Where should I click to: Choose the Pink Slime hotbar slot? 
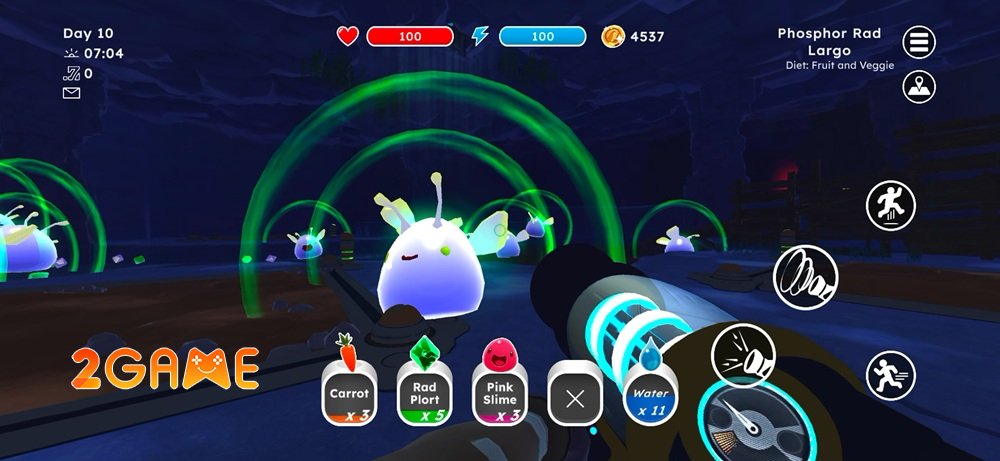point(499,395)
